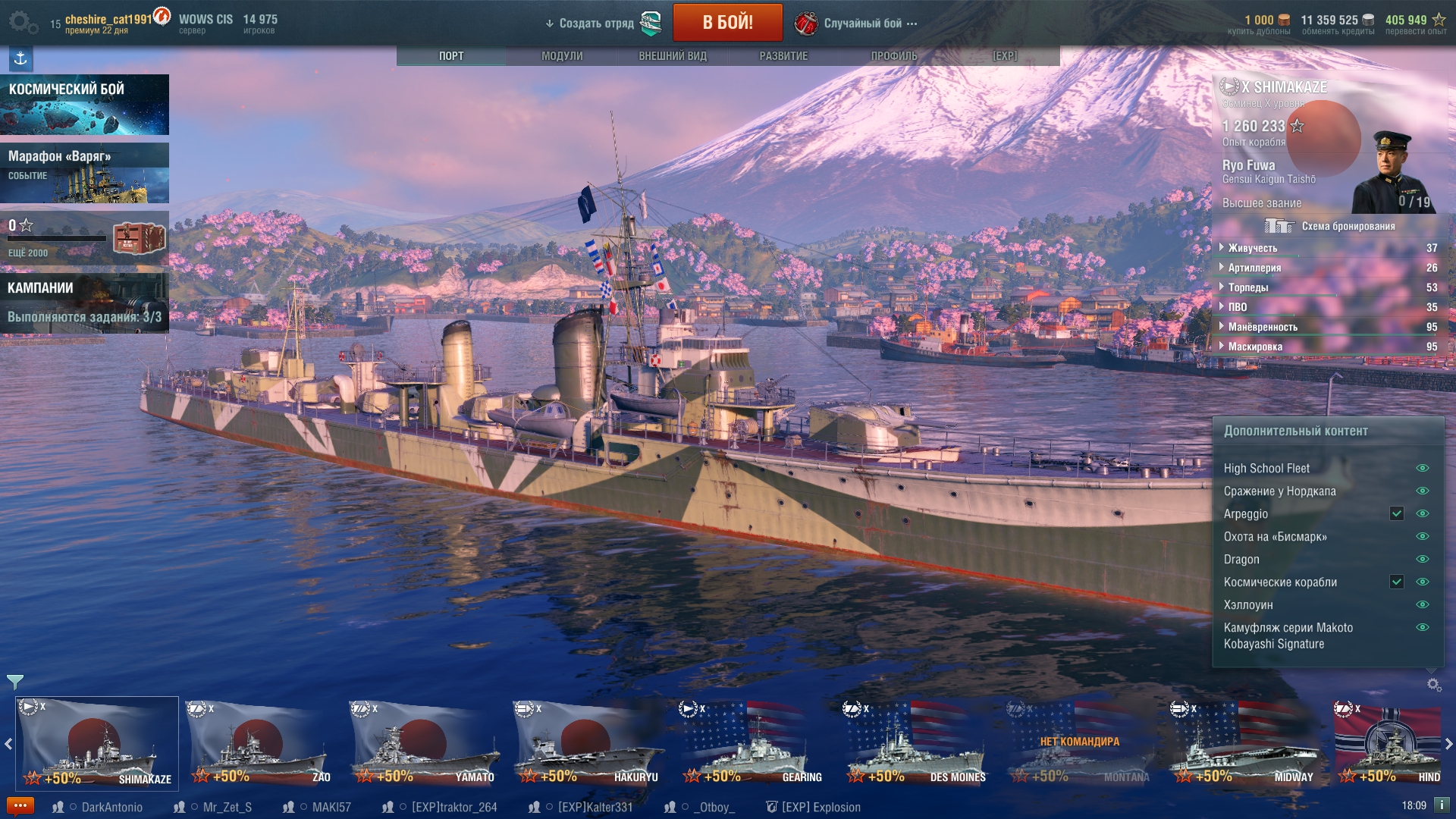Open the game settings gear menu
The width and height of the screenshot is (1456, 819).
[x=20, y=22]
